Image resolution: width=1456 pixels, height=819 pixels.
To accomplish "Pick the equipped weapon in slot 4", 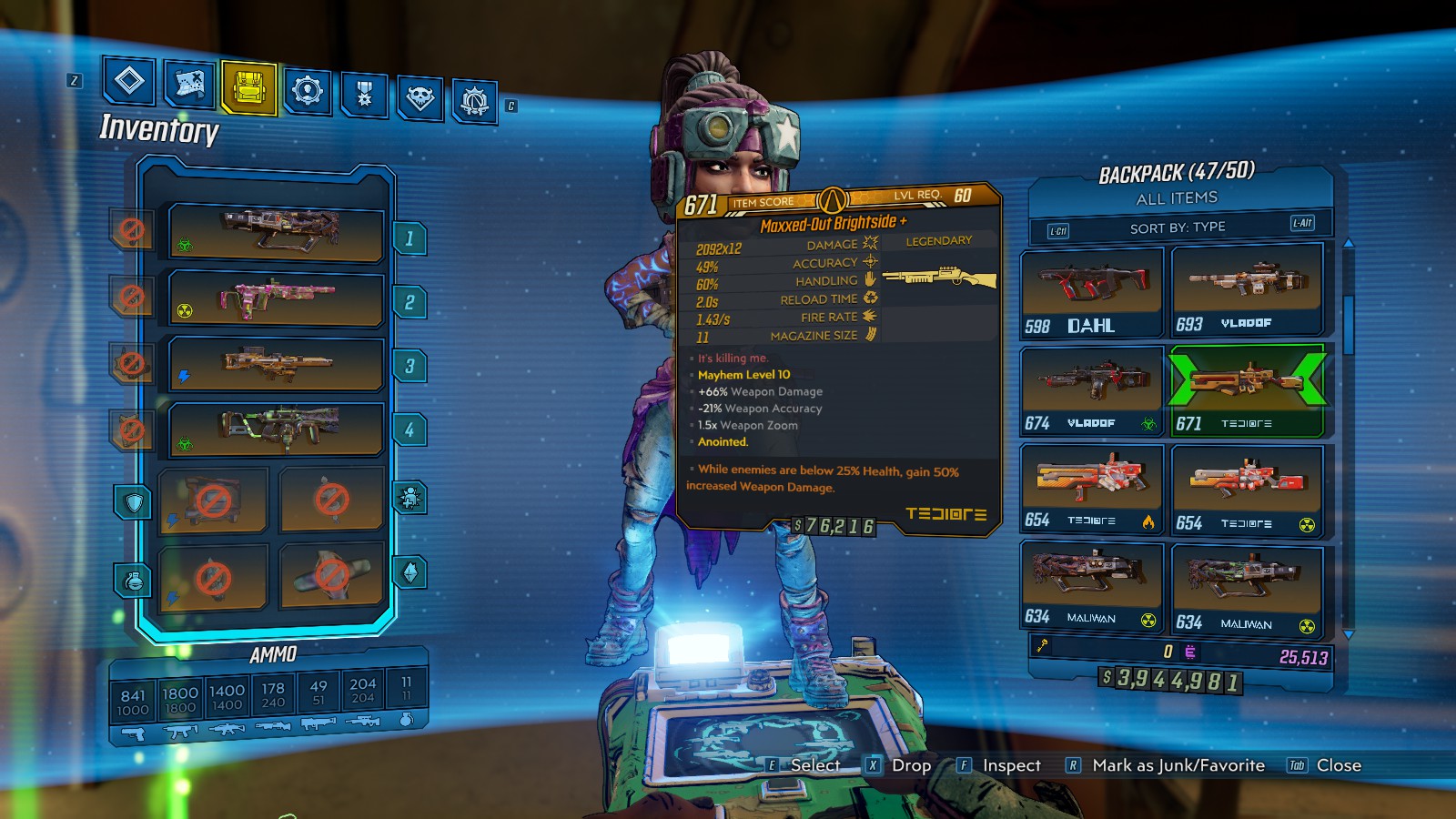I will coord(277,429).
